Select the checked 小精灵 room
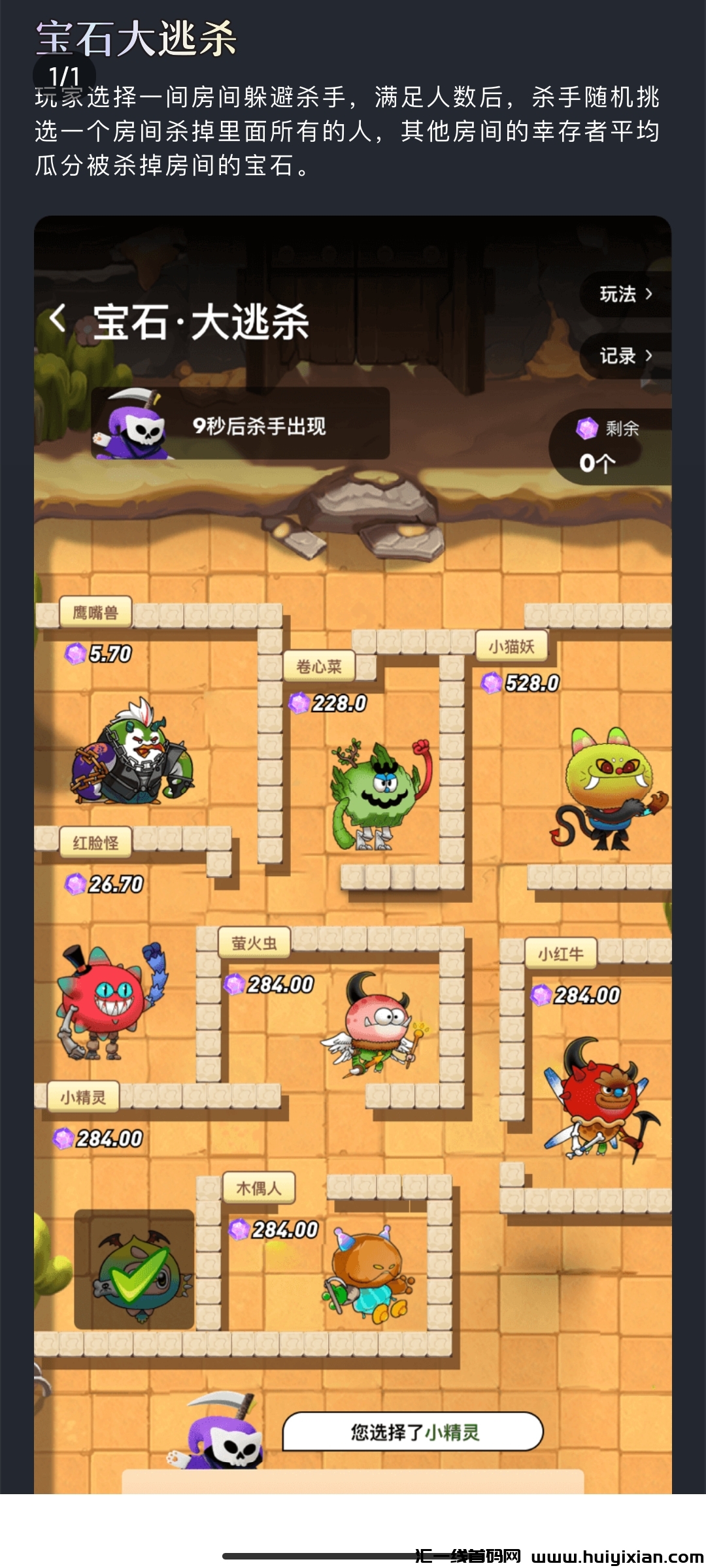Viewport: 706px width, 1568px height. coord(134,1269)
